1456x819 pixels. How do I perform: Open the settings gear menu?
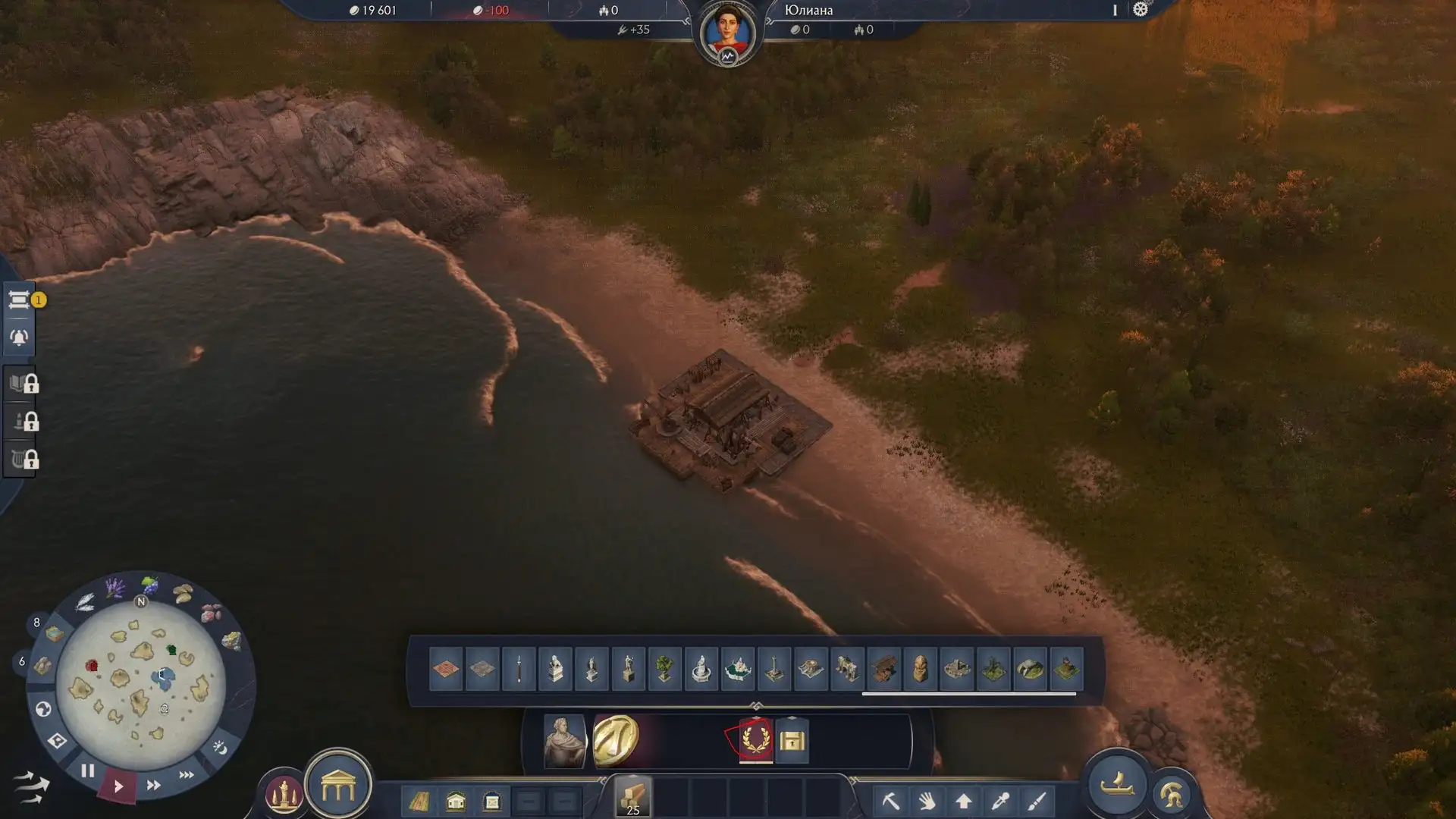[1140, 10]
